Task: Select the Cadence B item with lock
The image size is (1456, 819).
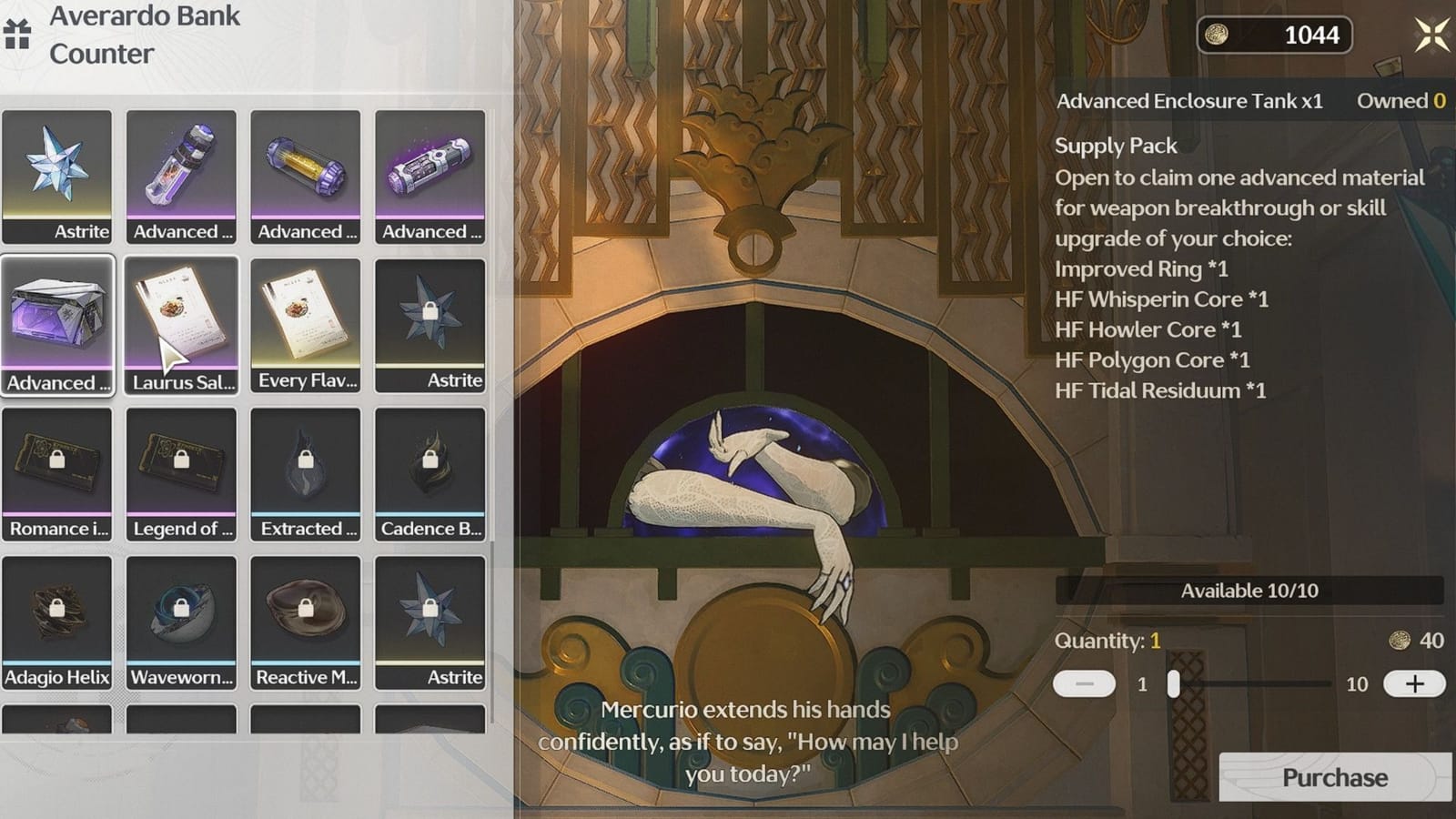Action: point(430,473)
